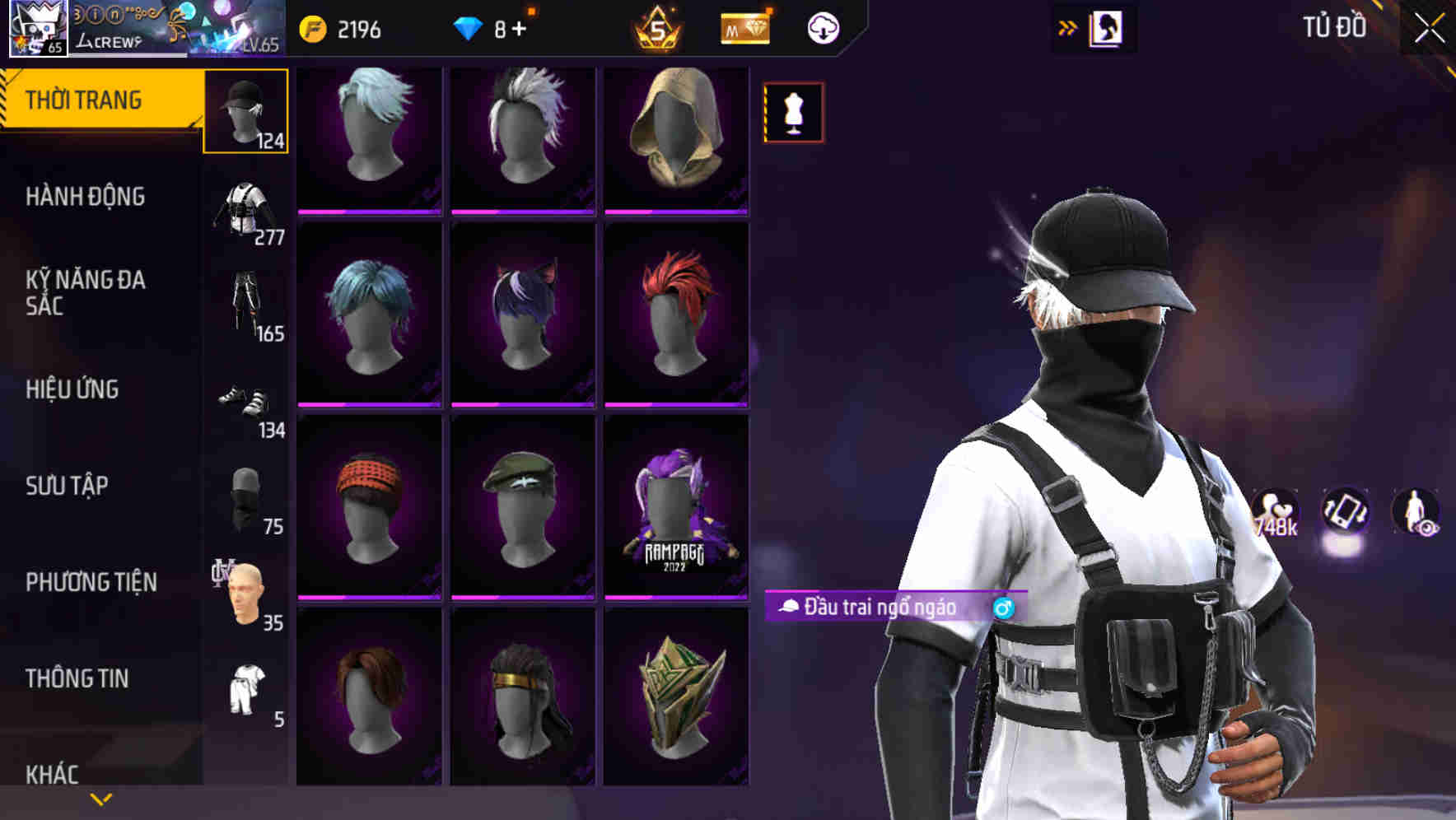Tap the gold F currency icon
Screen dimensions: 1456x820
click(x=311, y=27)
